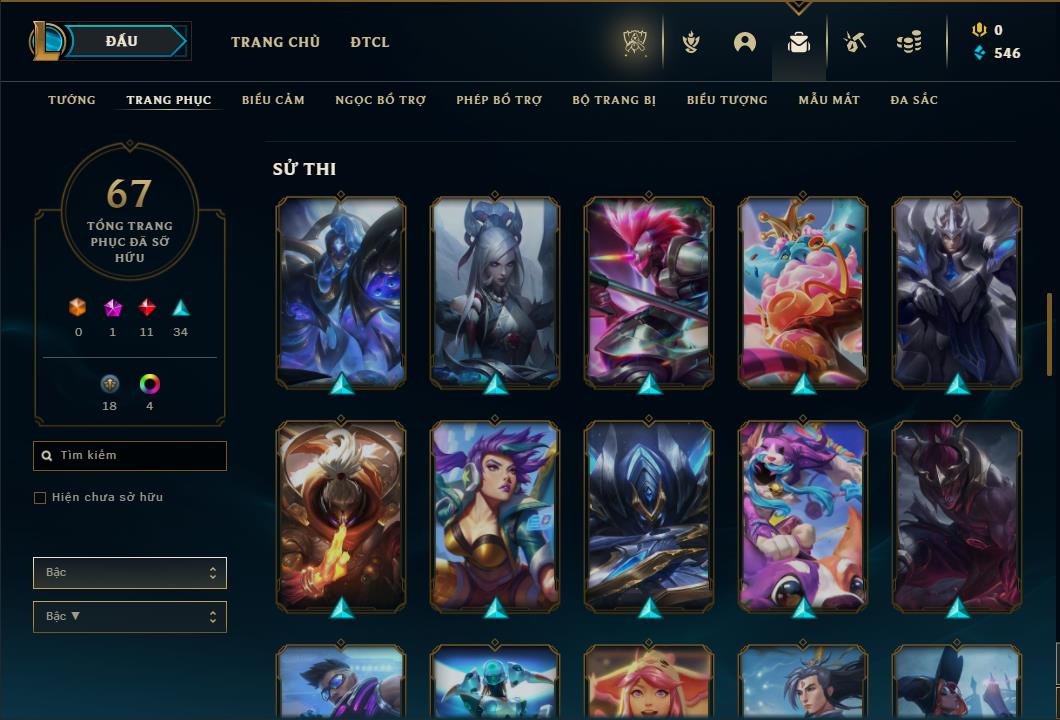Switch to the TƯỚNG tab
The height and width of the screenshot is (720, 1060).
pyautogui.click(x=72, y=100)
